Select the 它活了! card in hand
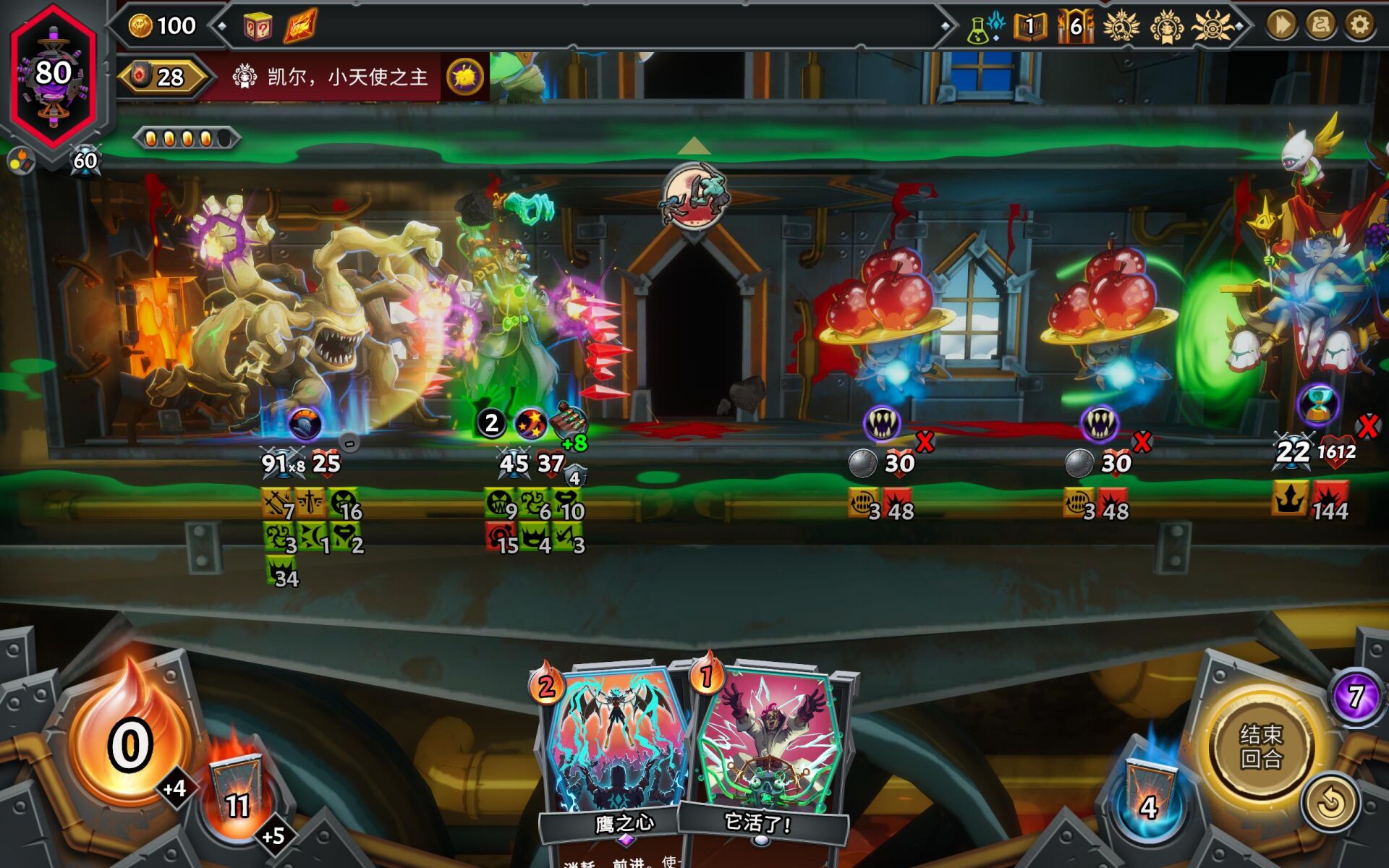 click(767, 752)
